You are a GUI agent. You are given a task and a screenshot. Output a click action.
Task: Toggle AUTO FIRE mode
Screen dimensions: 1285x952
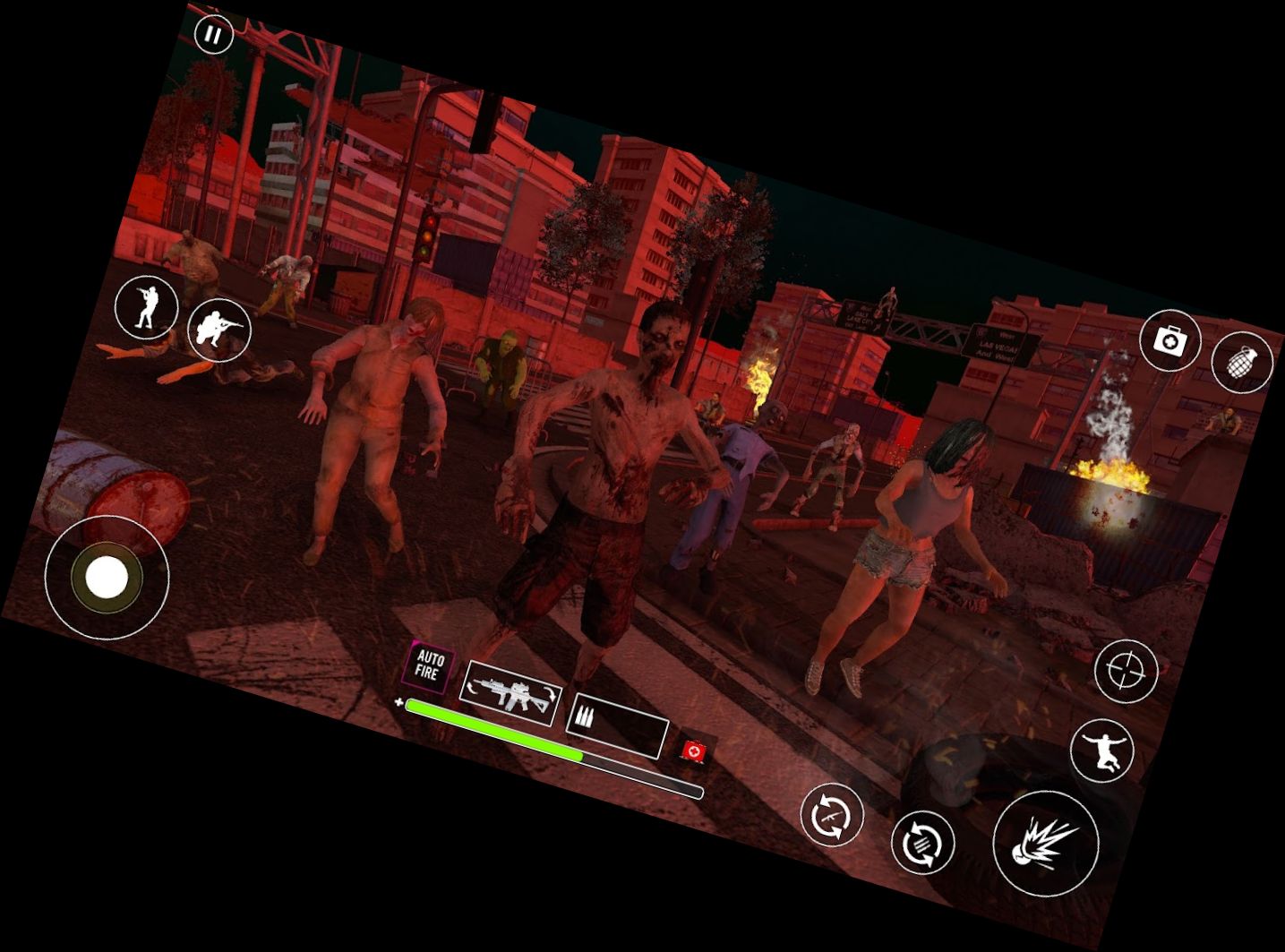click(431, 668)
